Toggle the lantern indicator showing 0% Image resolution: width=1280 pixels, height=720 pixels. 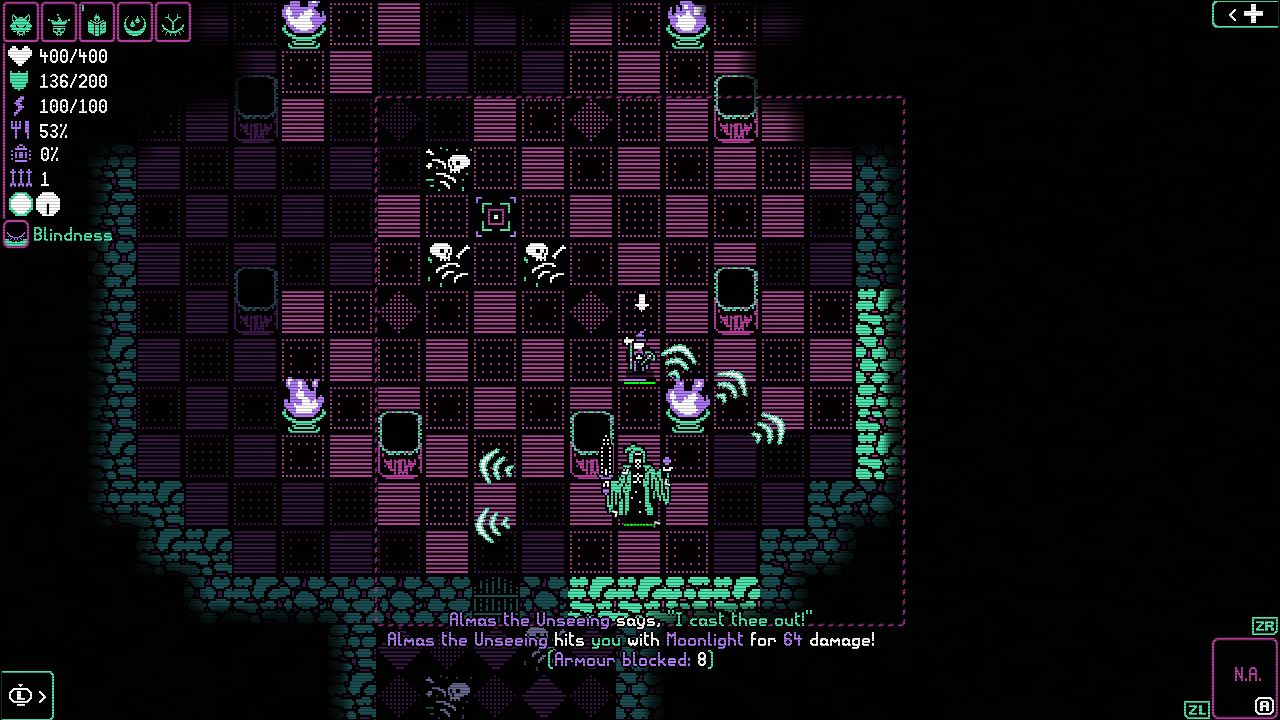point(20,154)
